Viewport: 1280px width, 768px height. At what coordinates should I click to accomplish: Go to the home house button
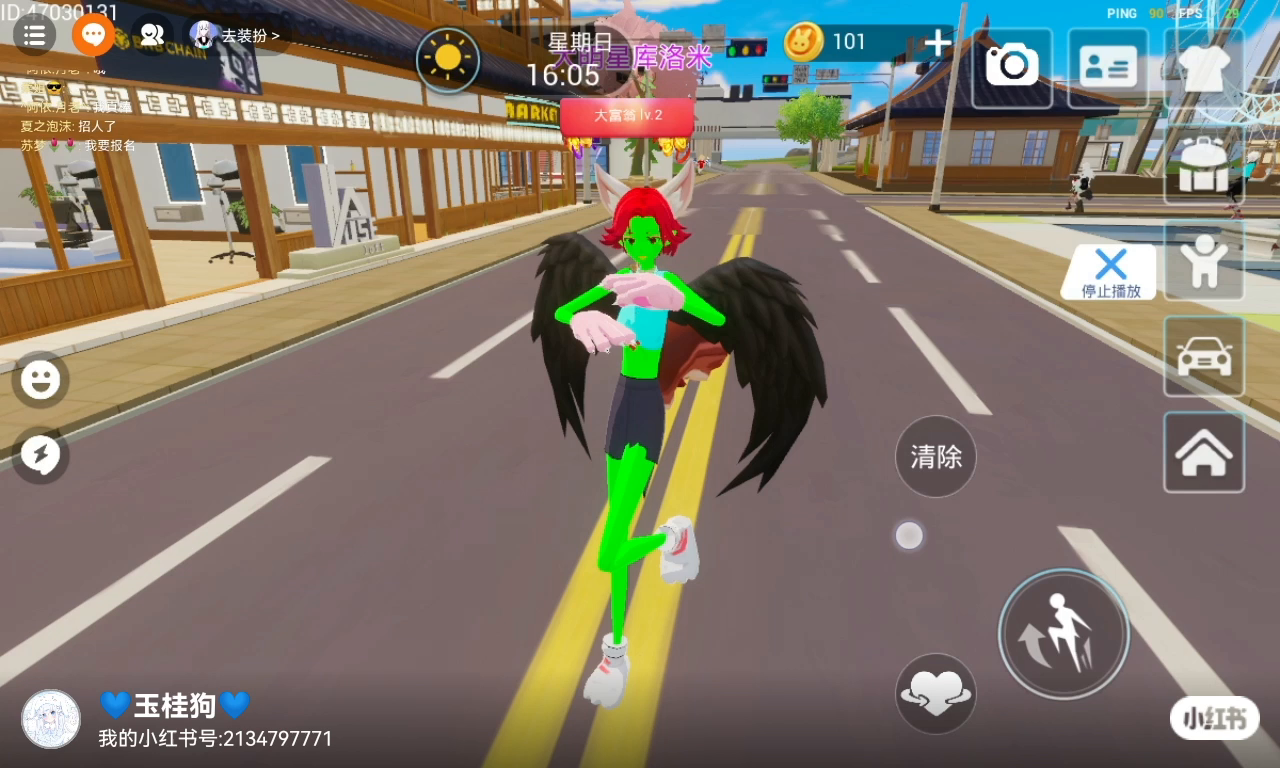coord(1204,452)
